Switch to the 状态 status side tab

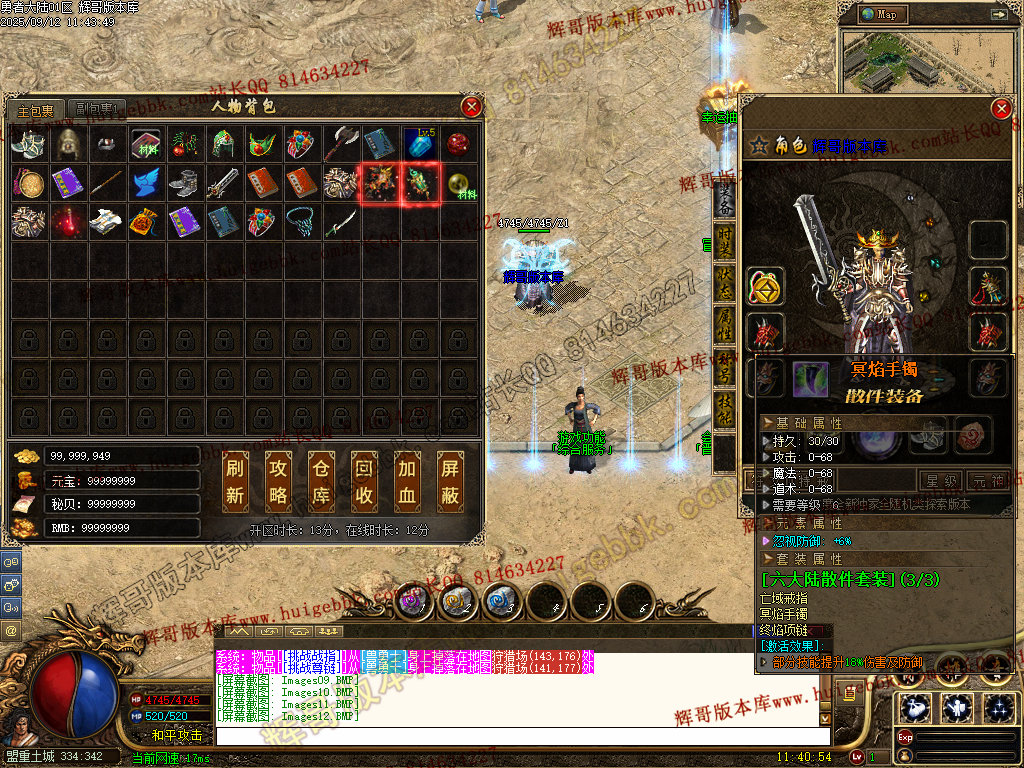pyautogui.click(x=722, y=285)
